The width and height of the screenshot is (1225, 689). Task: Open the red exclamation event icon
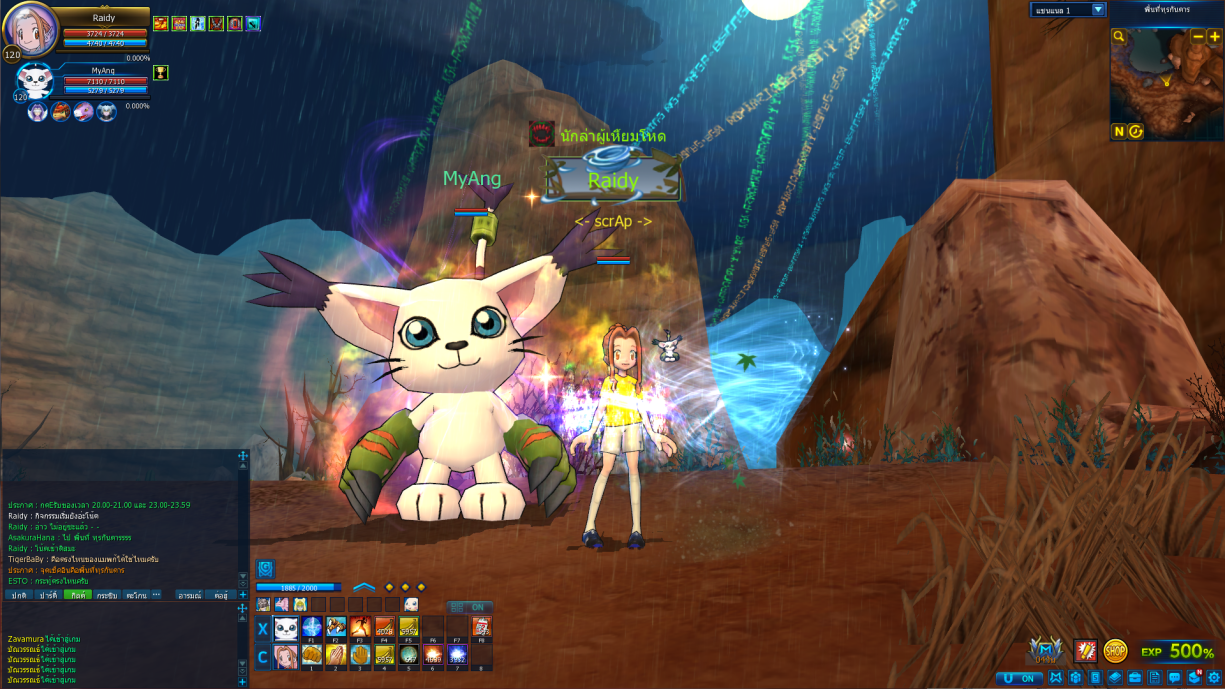coord(1085,651)
